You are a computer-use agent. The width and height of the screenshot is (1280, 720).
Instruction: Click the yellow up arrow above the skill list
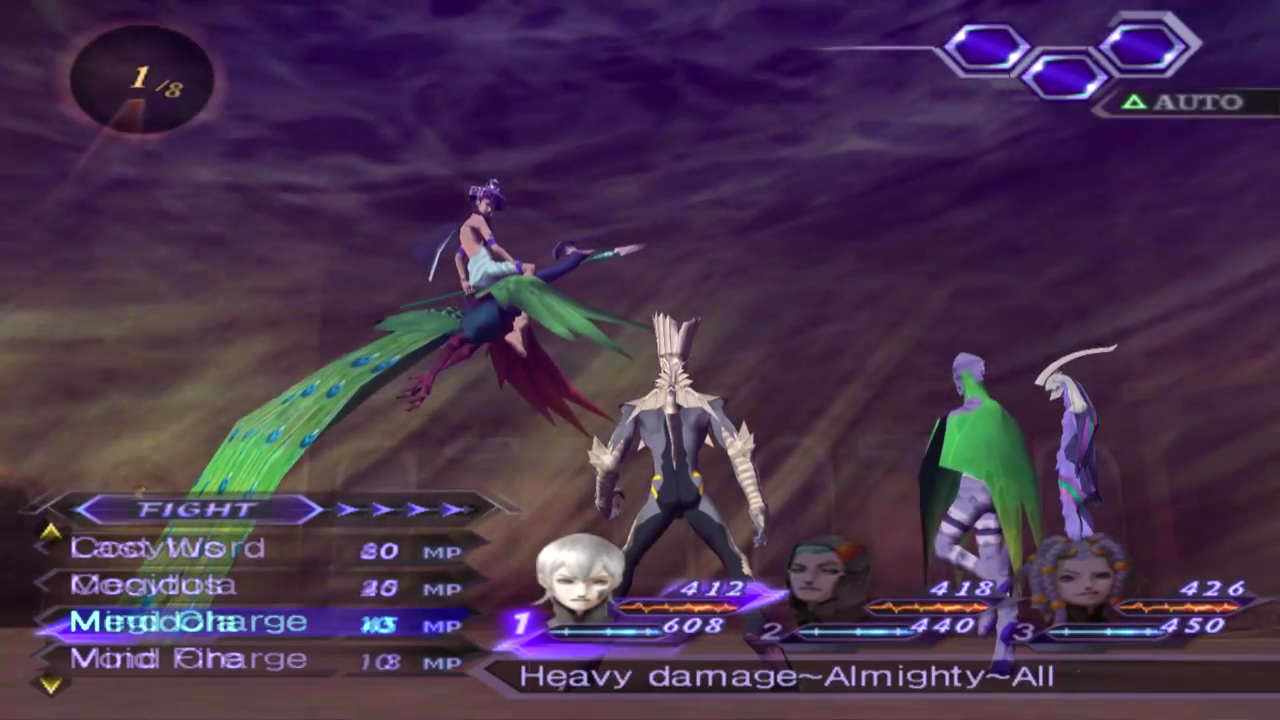[50, 532]
